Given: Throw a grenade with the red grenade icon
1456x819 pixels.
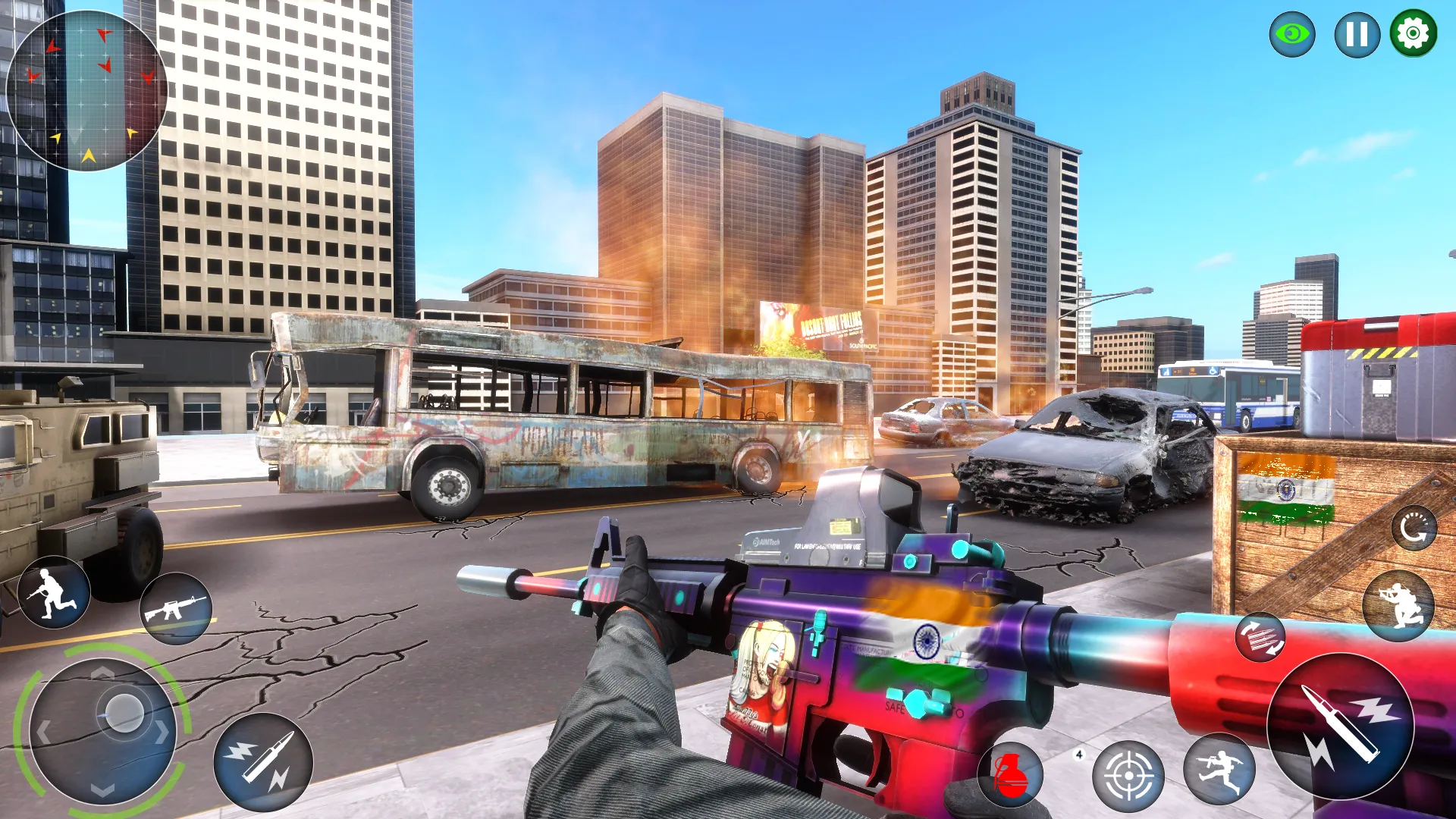Looking at the screenshot, I should [x=1012, y=776].
